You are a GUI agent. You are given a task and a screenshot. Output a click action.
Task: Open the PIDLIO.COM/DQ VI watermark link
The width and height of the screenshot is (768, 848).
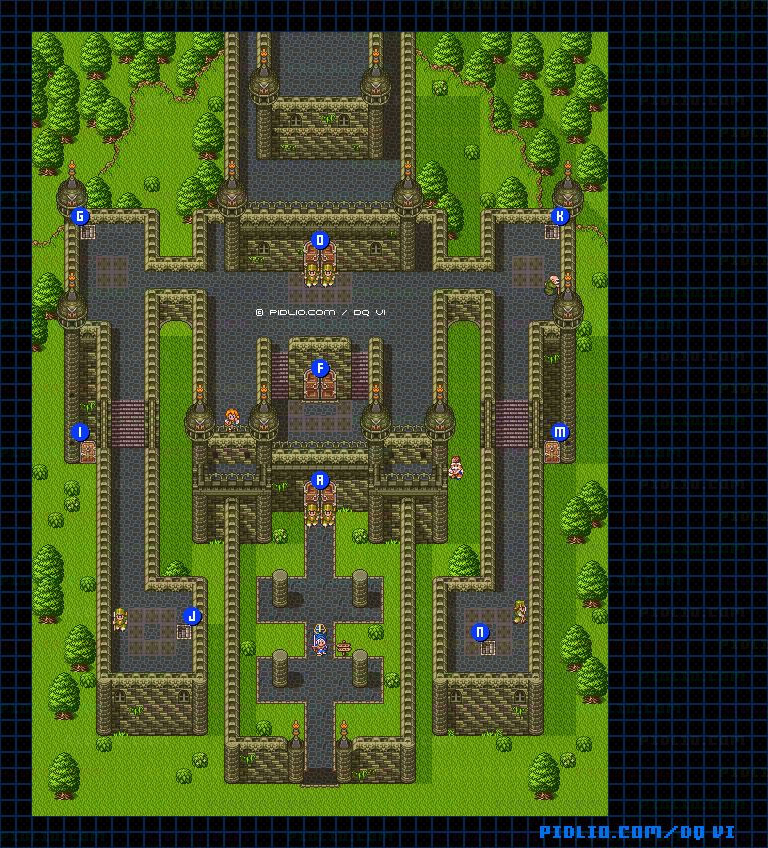[638, 832]
